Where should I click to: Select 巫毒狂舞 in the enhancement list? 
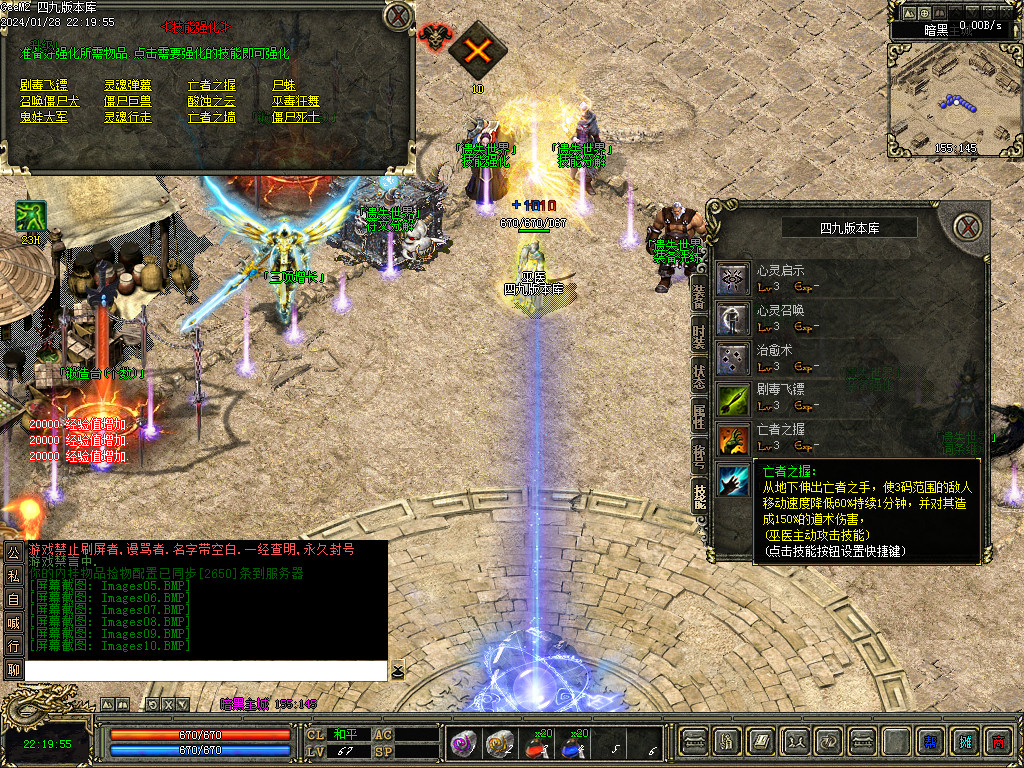(x=296, y=101)
